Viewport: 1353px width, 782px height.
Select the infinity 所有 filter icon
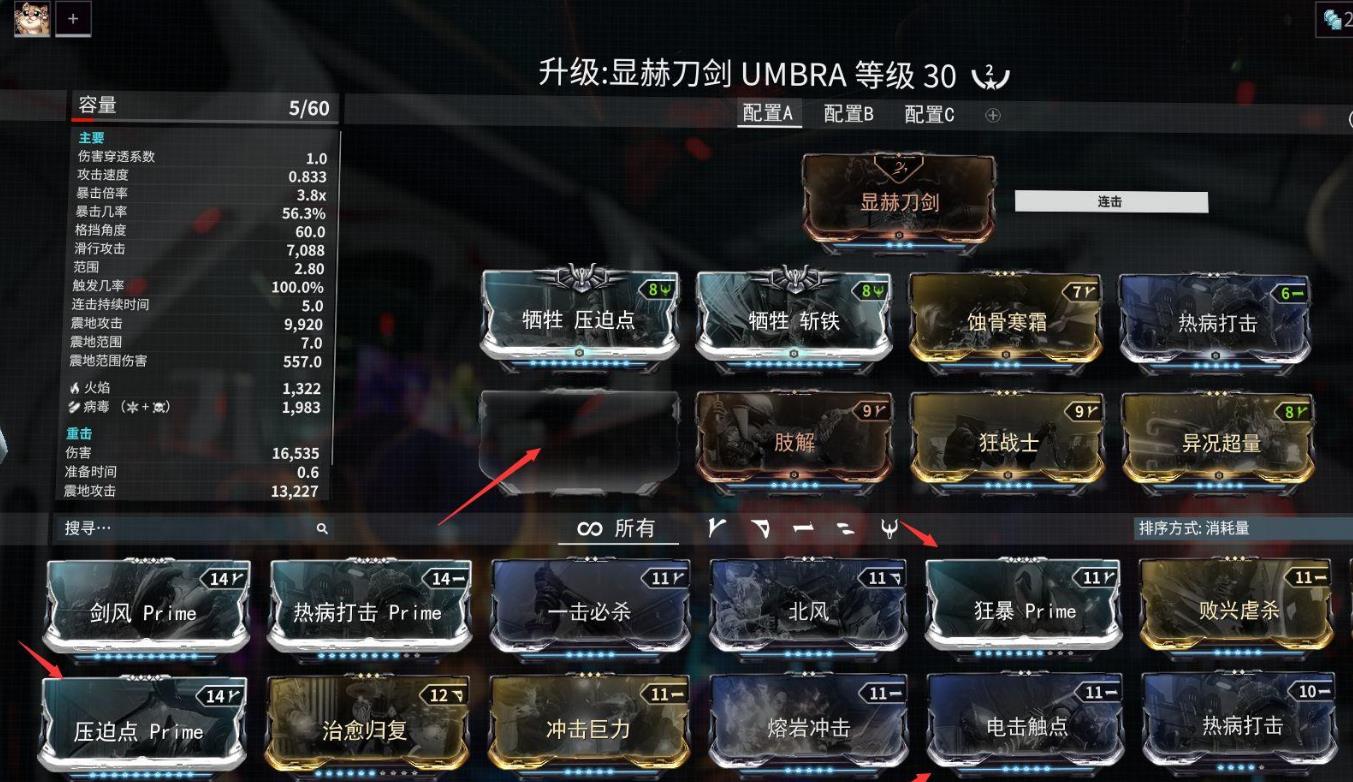coord(618,529)
